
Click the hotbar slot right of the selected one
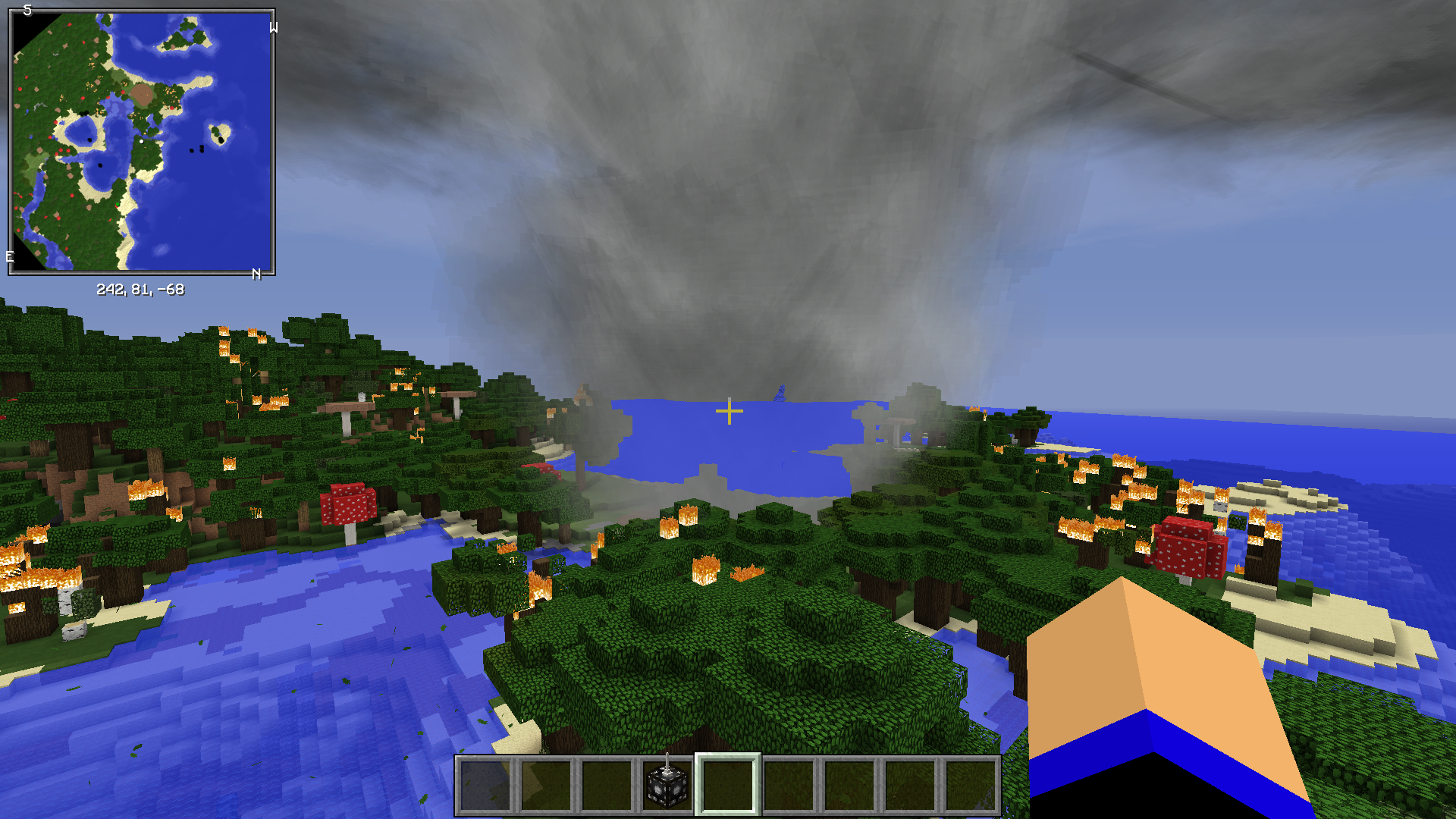[x=789, y=787]
